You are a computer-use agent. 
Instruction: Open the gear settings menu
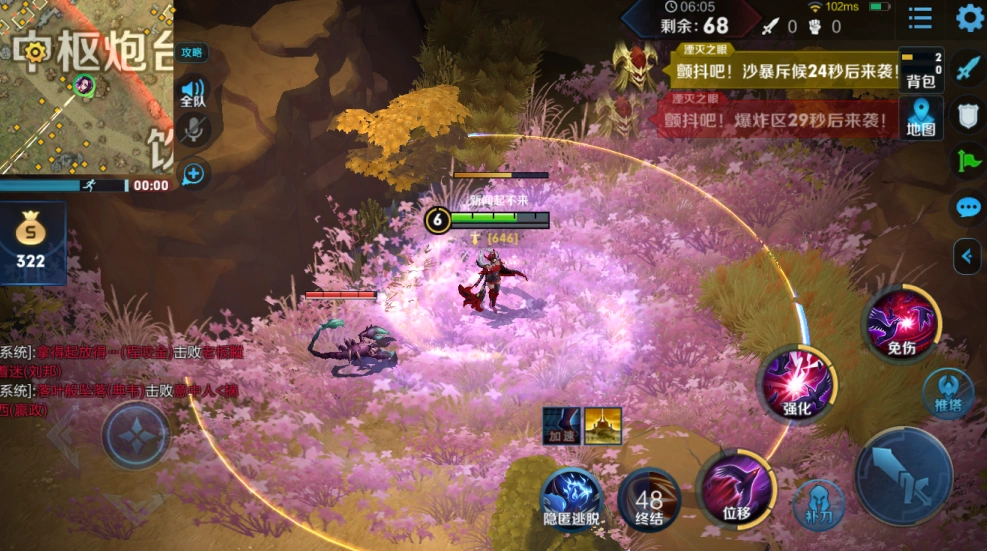point(969,18)
